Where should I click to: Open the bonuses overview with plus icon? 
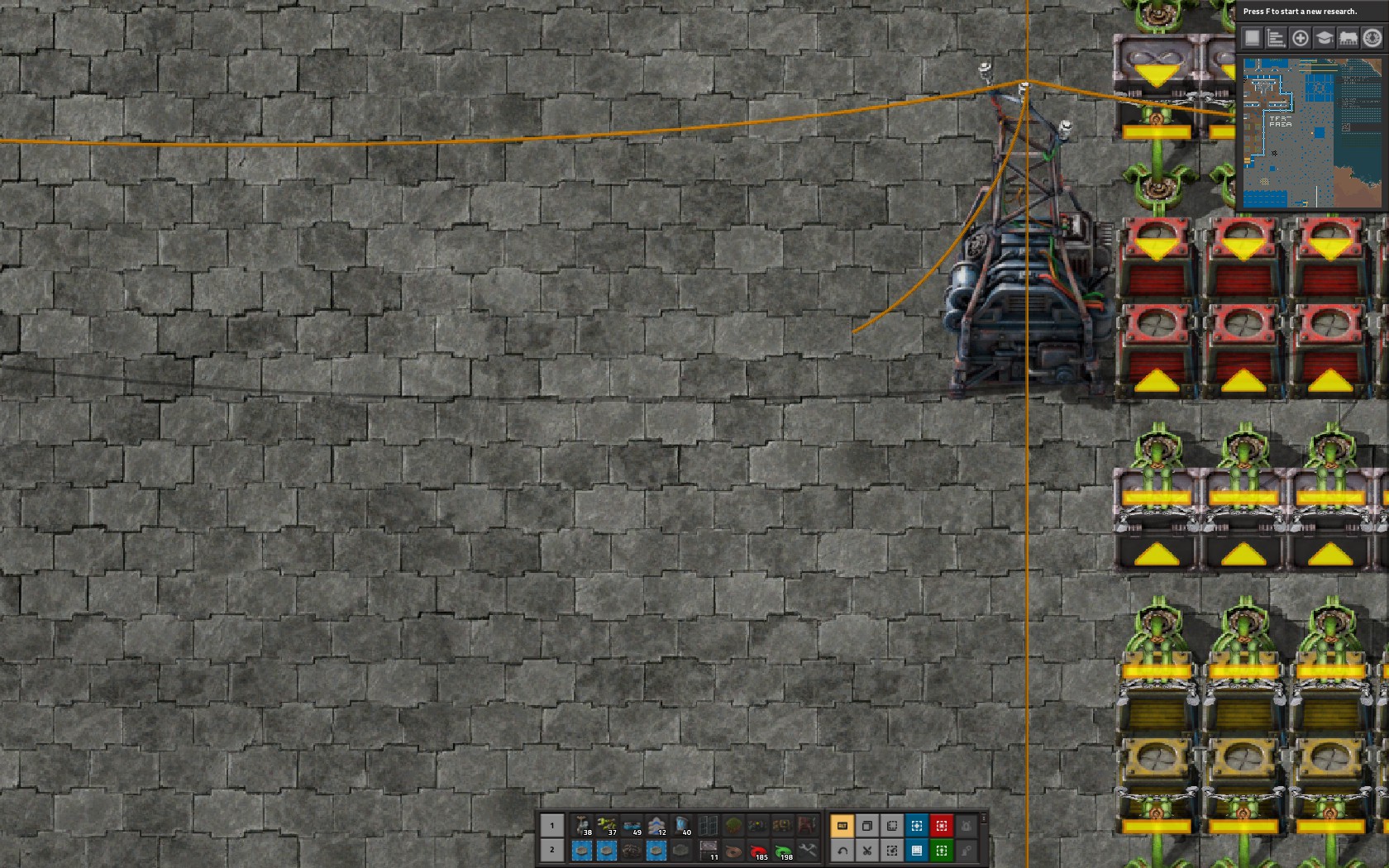click(x=1299, y=38)
